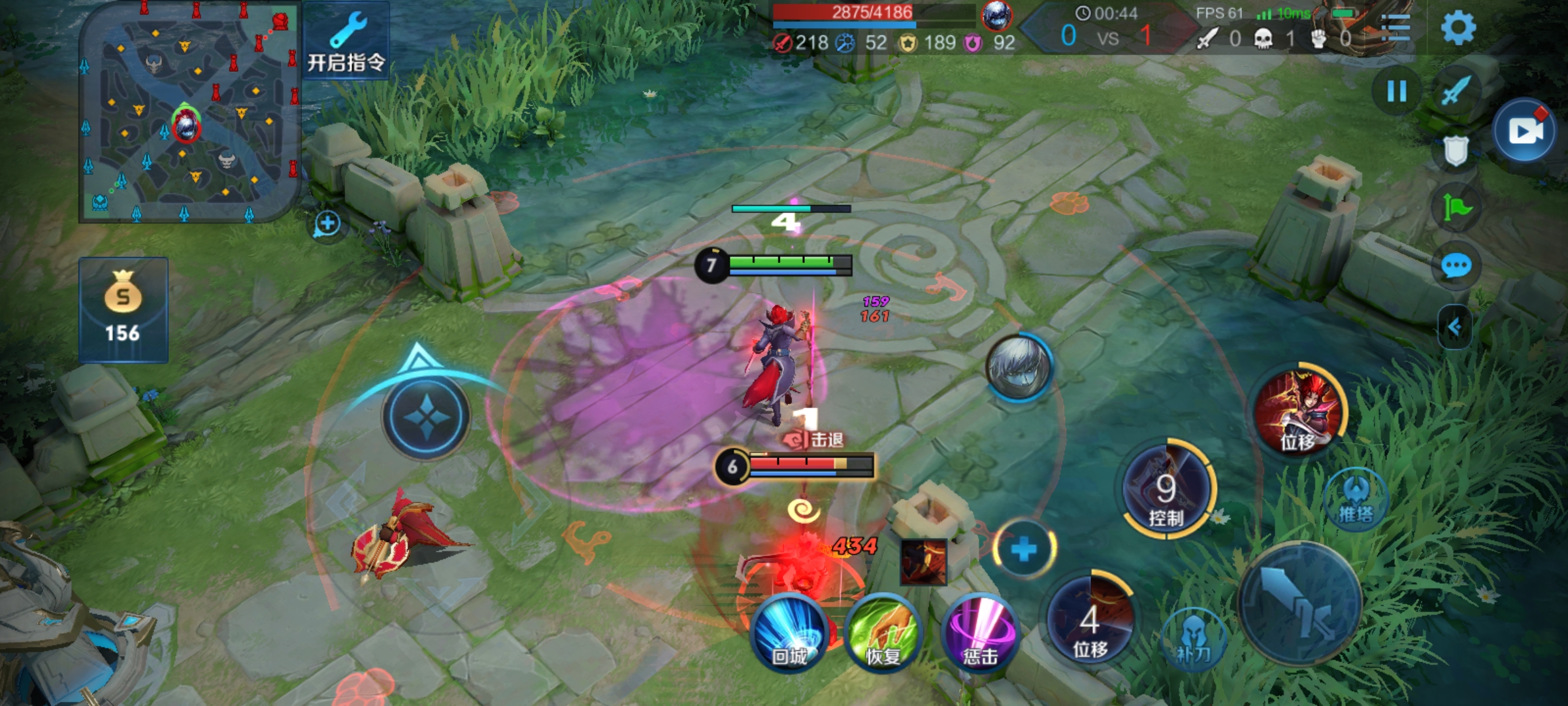Open the settings gear menu
Viewport: 1568px width, 706px height.
point(1458,27)
